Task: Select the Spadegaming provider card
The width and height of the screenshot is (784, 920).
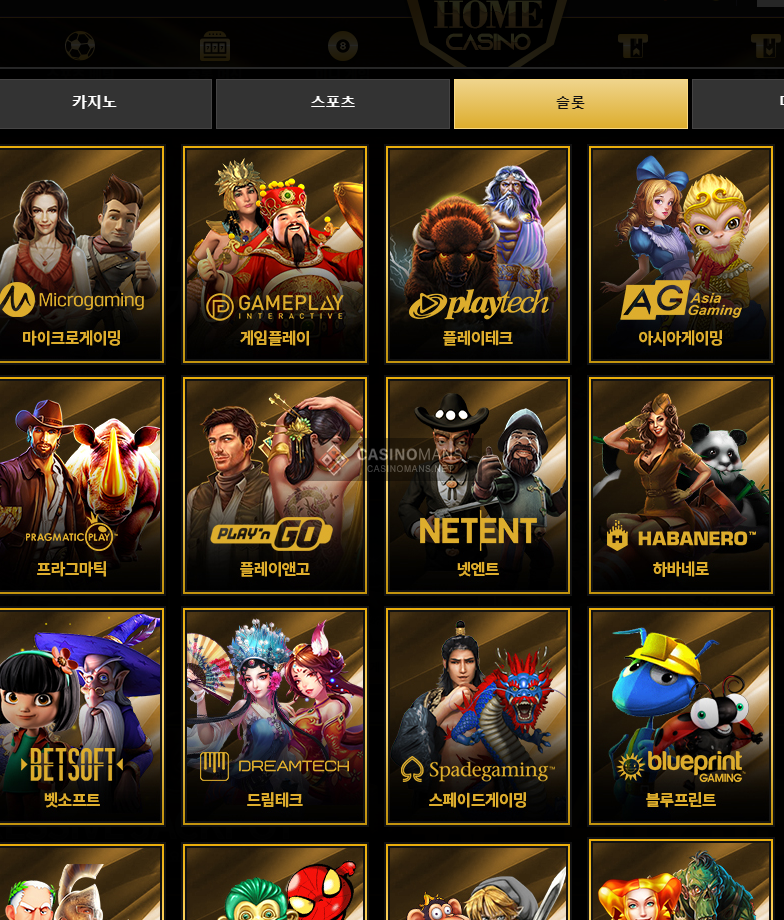Action: (x=478, y=715)
